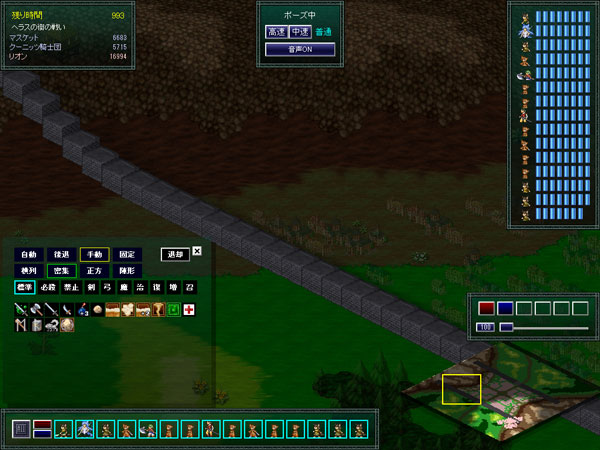Viewport: 600px width, 450px height.
Task: Order a 退却 (retreat)
Action: tap(174, 255)
